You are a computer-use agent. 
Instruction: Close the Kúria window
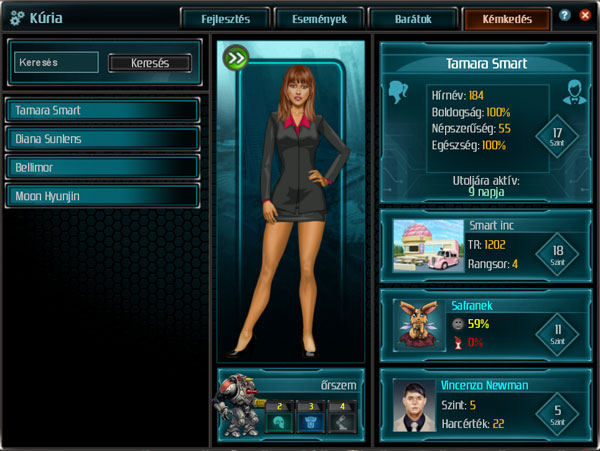[585, 16]
